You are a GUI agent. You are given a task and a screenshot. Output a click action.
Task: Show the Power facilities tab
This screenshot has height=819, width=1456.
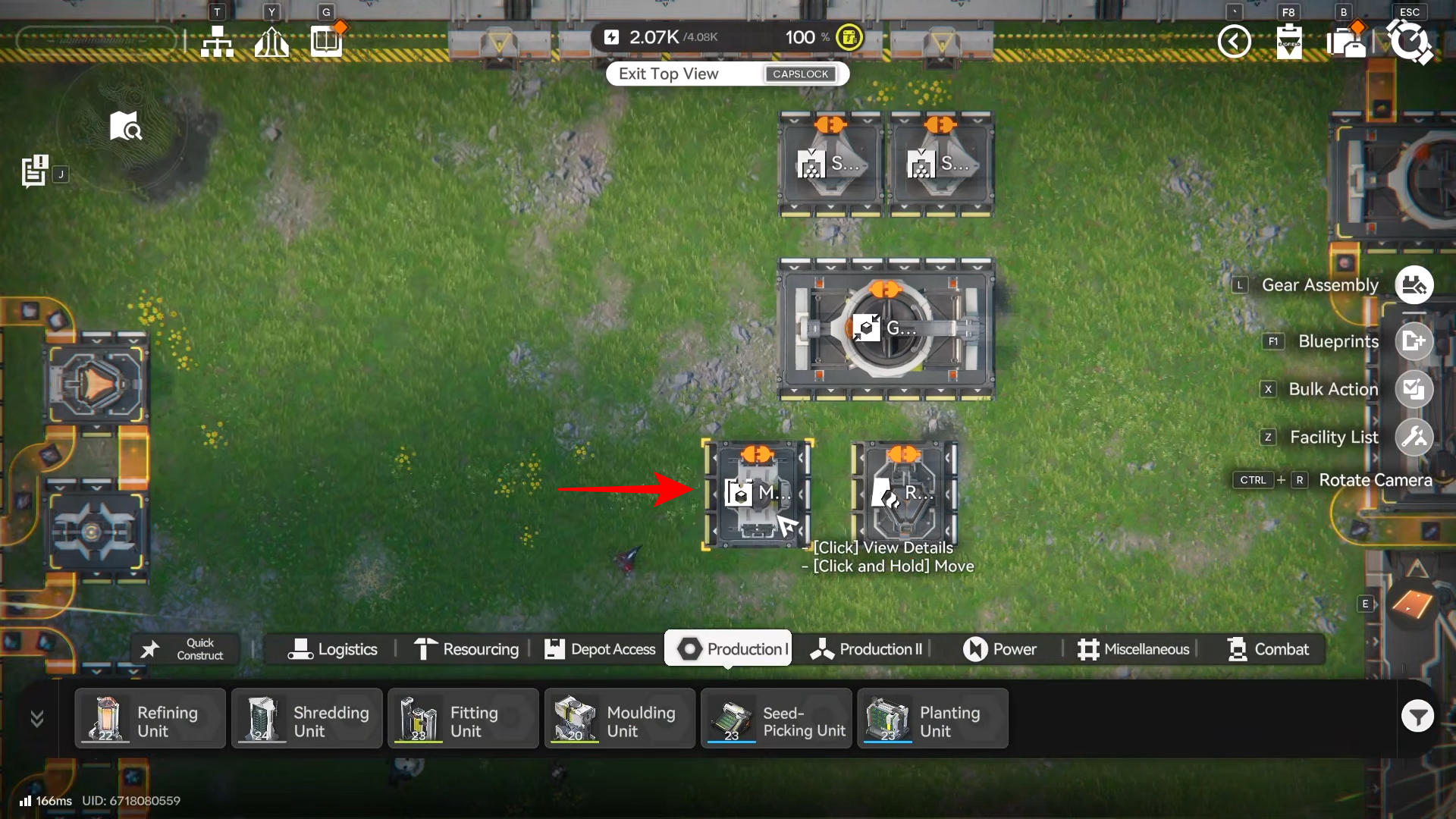(x=999, y=649)
